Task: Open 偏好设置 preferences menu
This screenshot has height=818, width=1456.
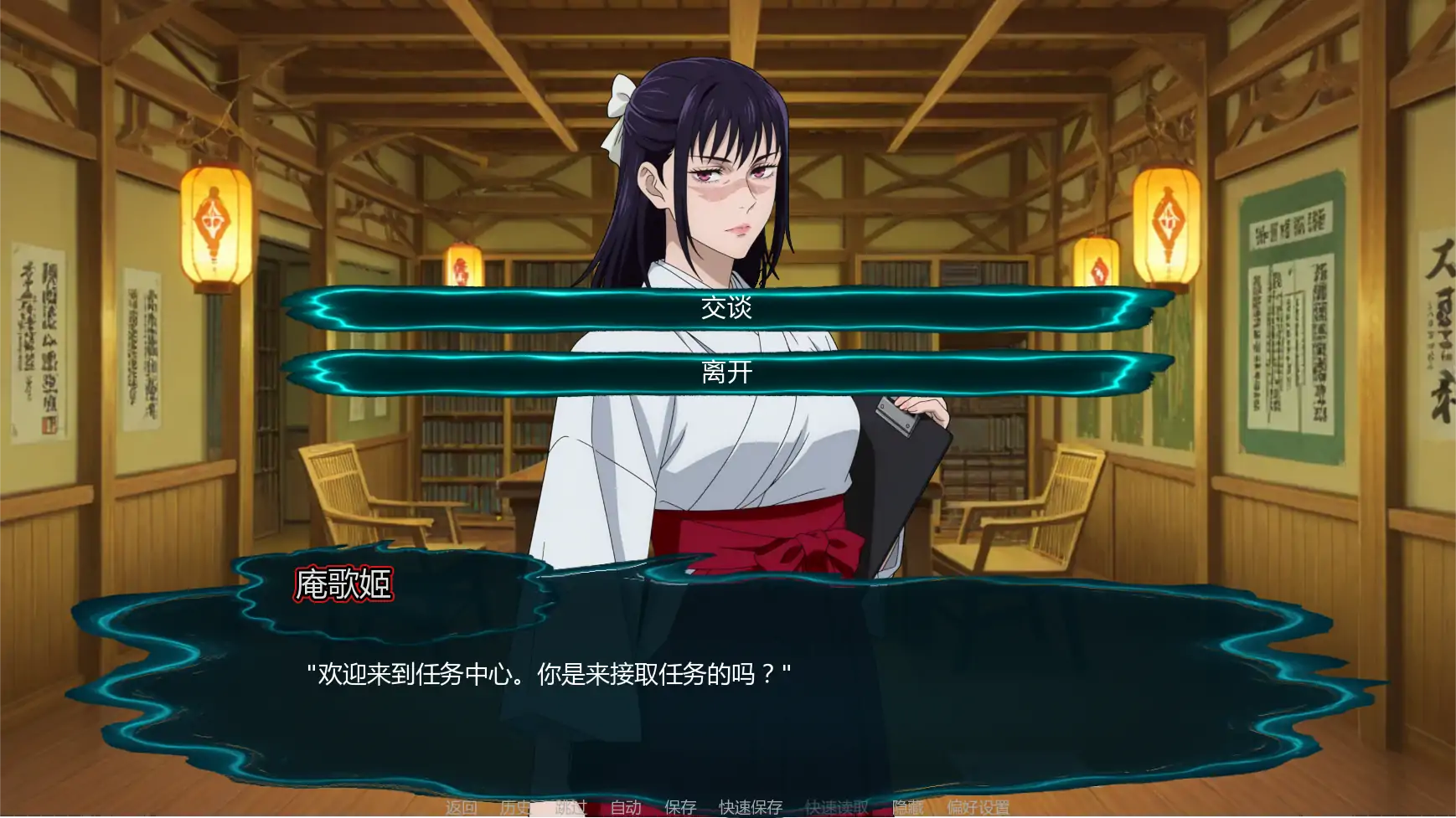Action: [978, 808]
